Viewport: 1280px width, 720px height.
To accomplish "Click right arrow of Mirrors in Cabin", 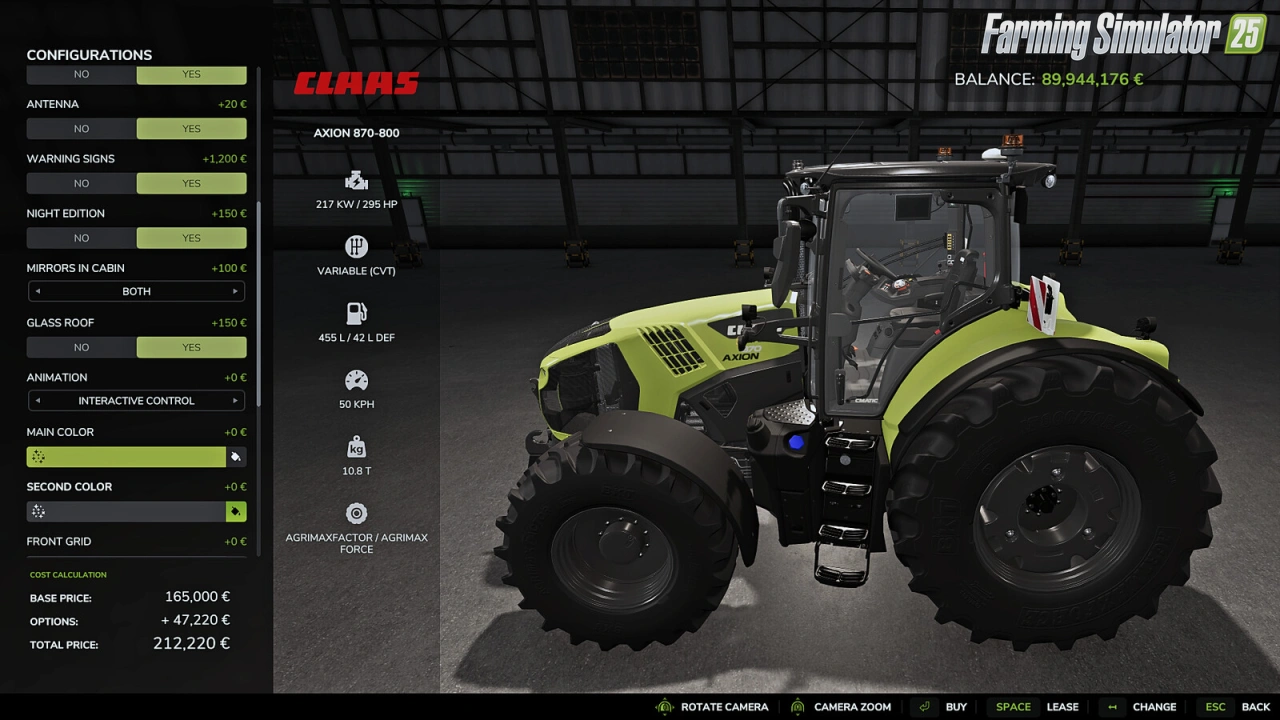I will click(x=235, y=292).
